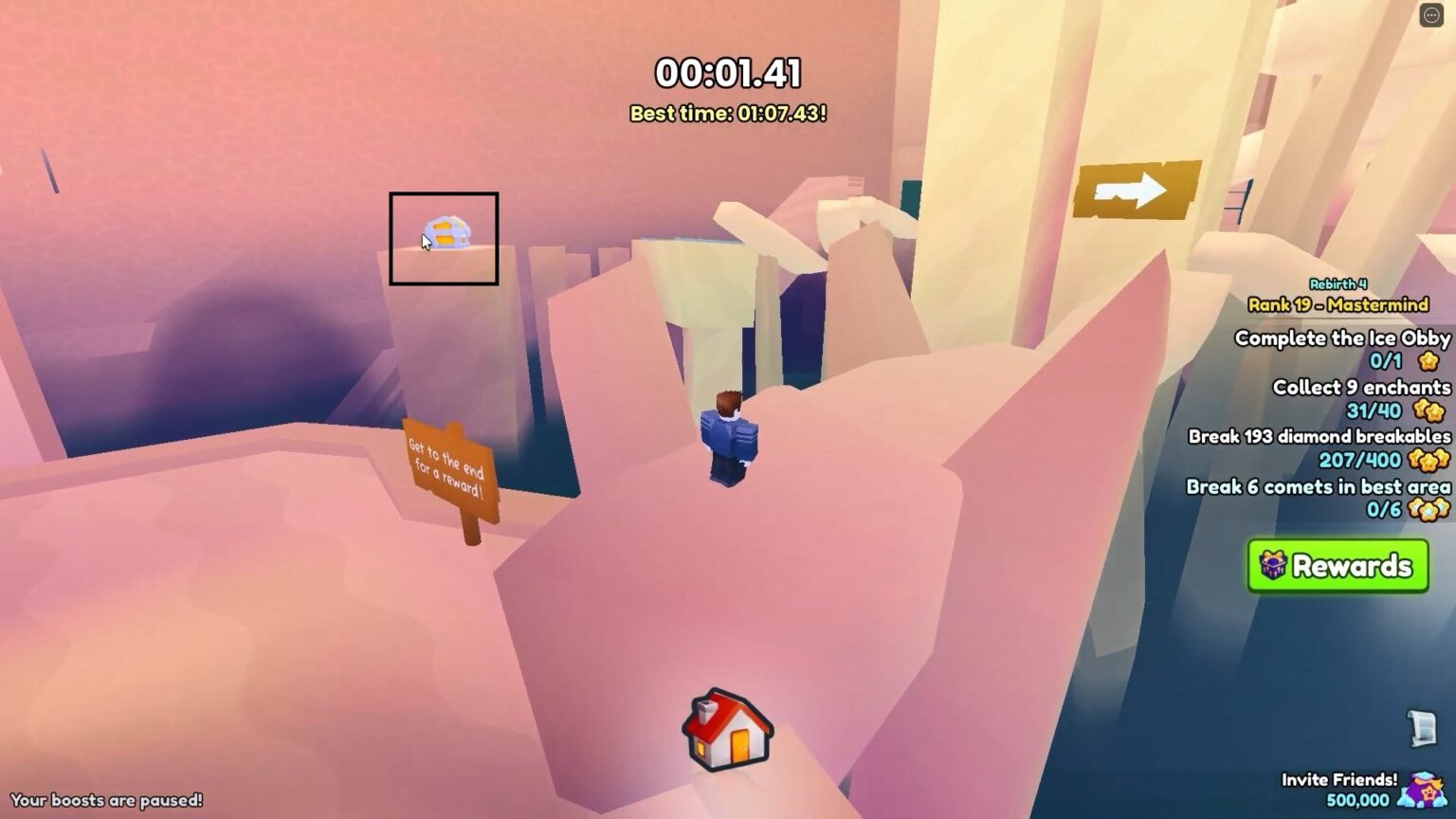Open the Rewards panel
1456x819 pixels.
coord(1338,566)
